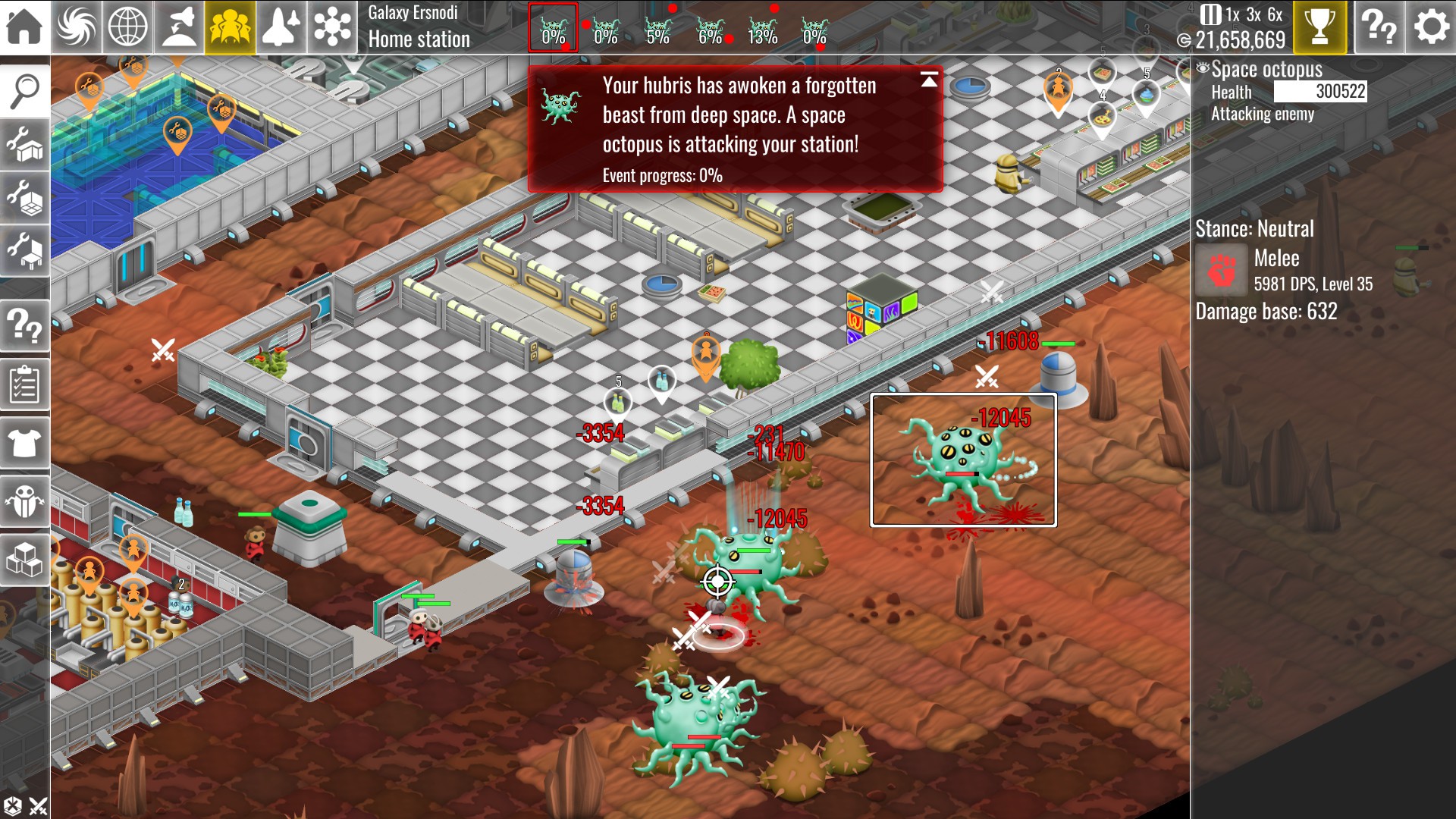
Task: Activate the magnifying glass inspect tool
Action: tap(25, 91)
